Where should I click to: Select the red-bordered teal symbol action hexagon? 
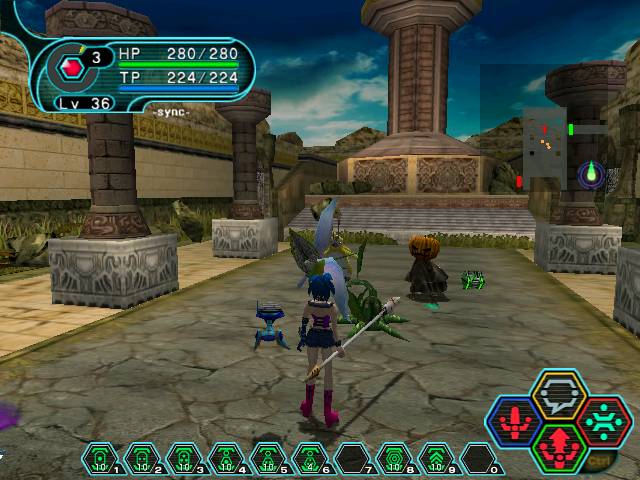(603, 420)
